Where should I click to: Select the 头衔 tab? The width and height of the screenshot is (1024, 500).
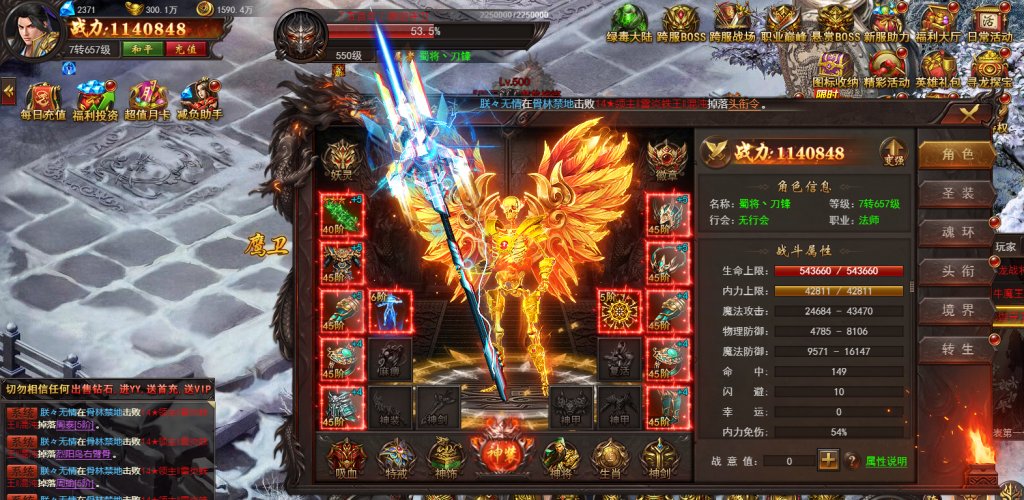click(x=957, y=271)
